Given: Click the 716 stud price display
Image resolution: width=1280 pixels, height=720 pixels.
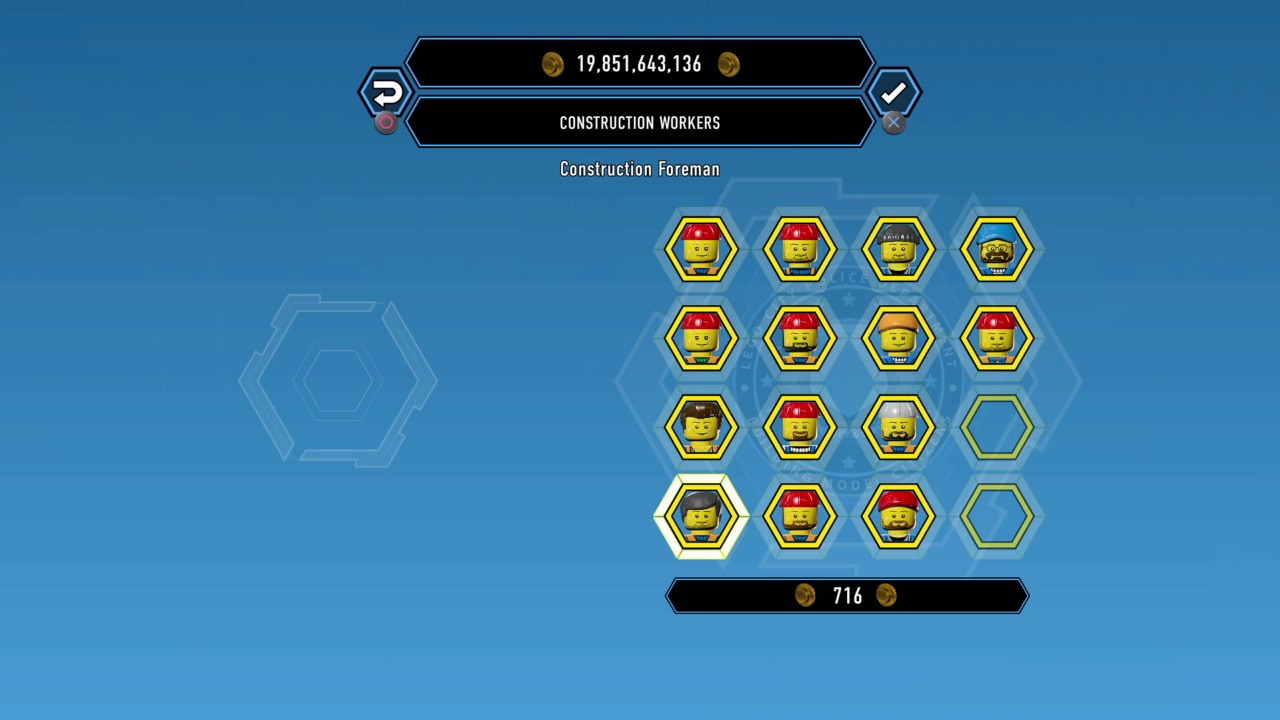Looking at the screenshot, I should [846, 595].
